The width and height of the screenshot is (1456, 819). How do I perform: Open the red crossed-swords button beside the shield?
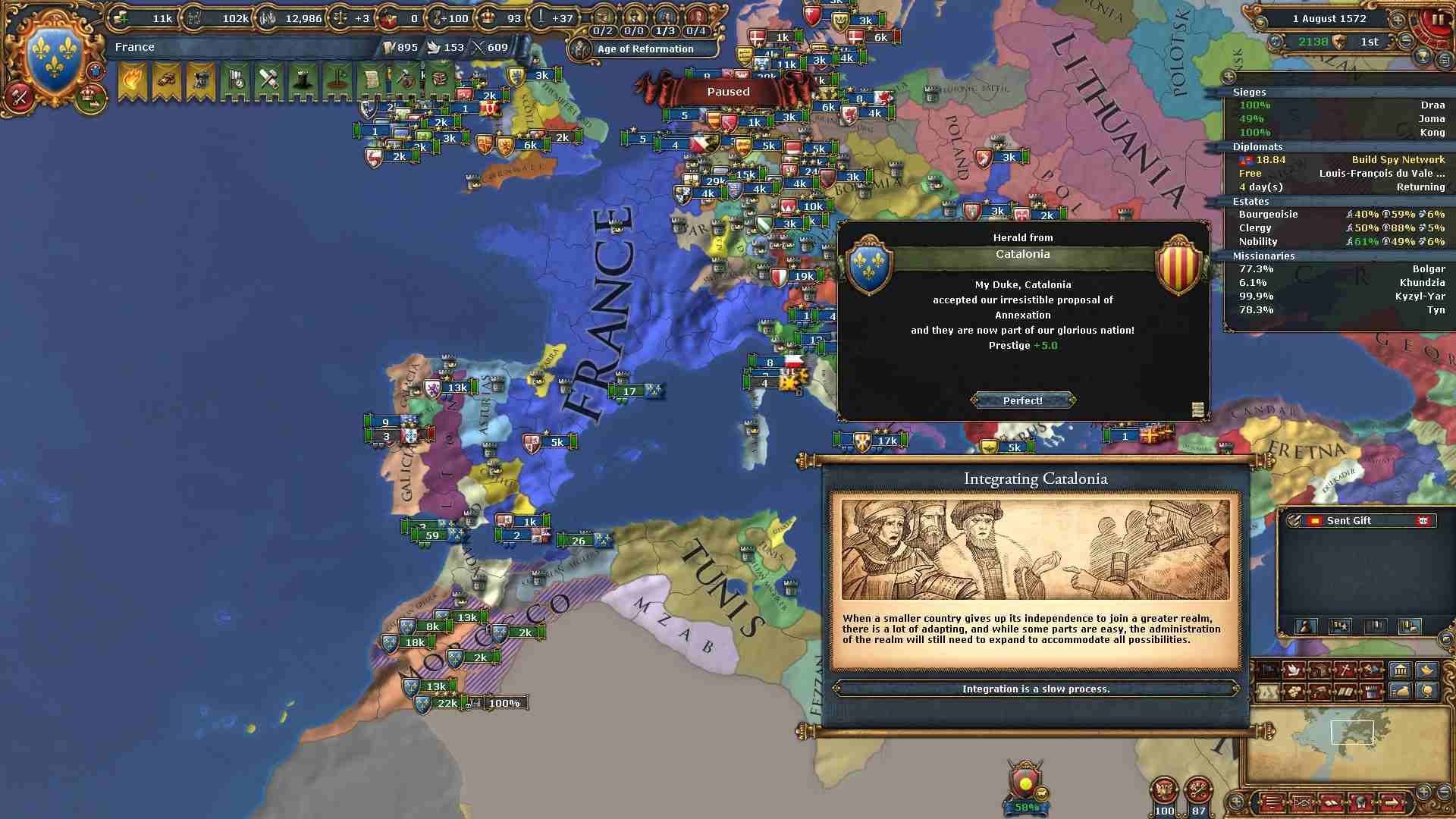19,96
